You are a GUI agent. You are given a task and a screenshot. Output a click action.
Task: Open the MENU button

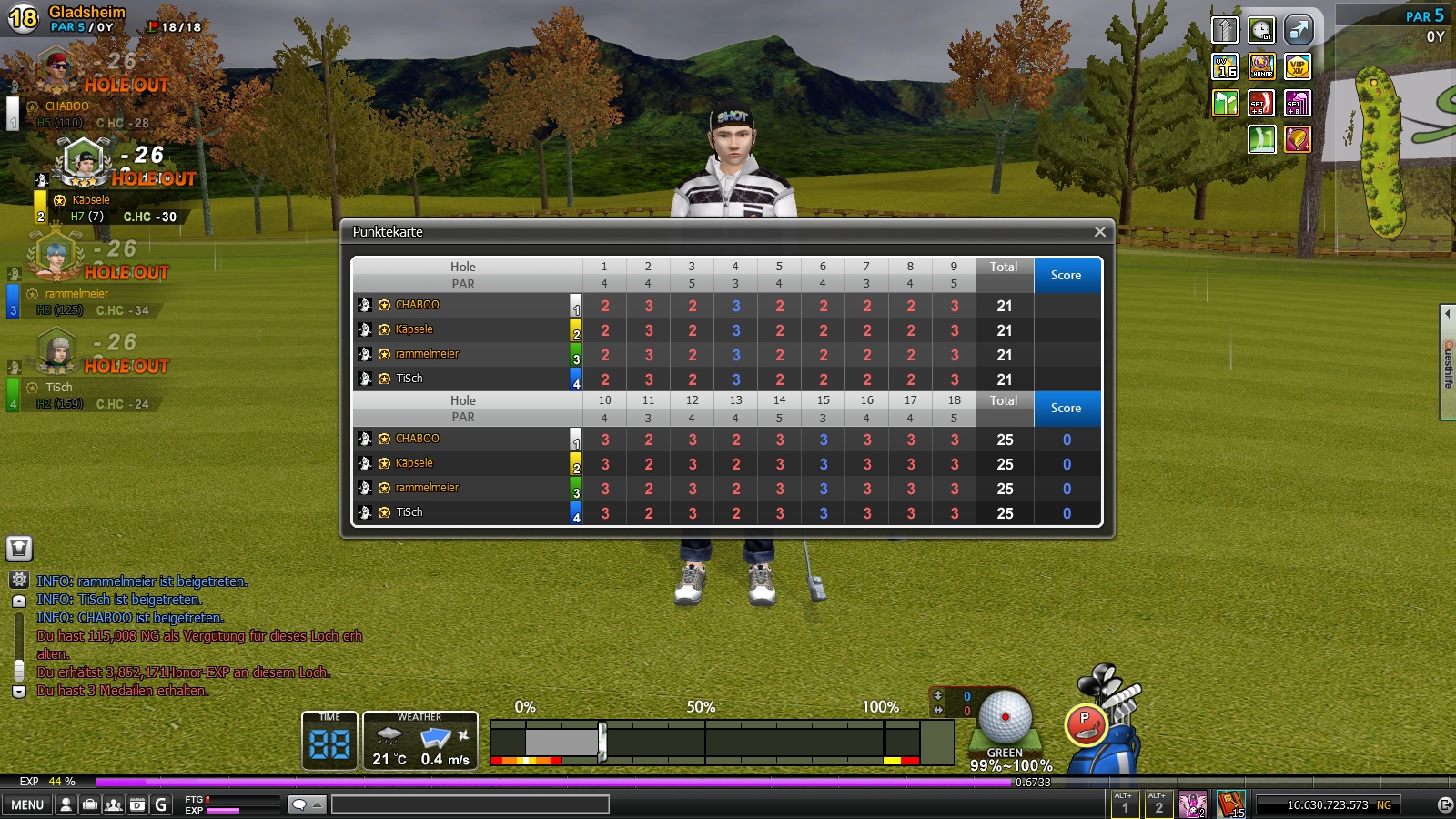[27, 804]
